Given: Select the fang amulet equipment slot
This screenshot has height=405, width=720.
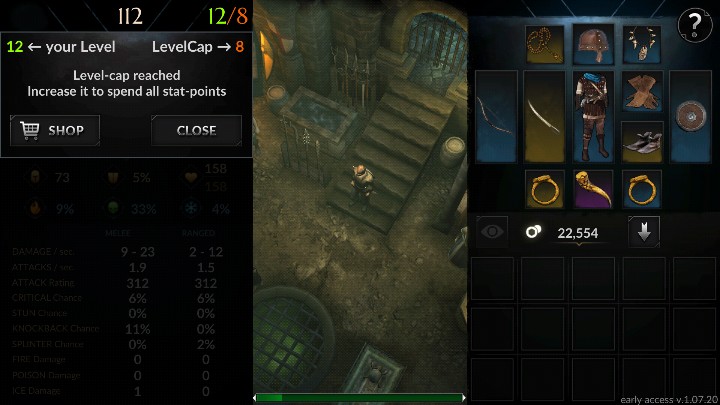Looking at the screenshot, I should pos(642,44).
